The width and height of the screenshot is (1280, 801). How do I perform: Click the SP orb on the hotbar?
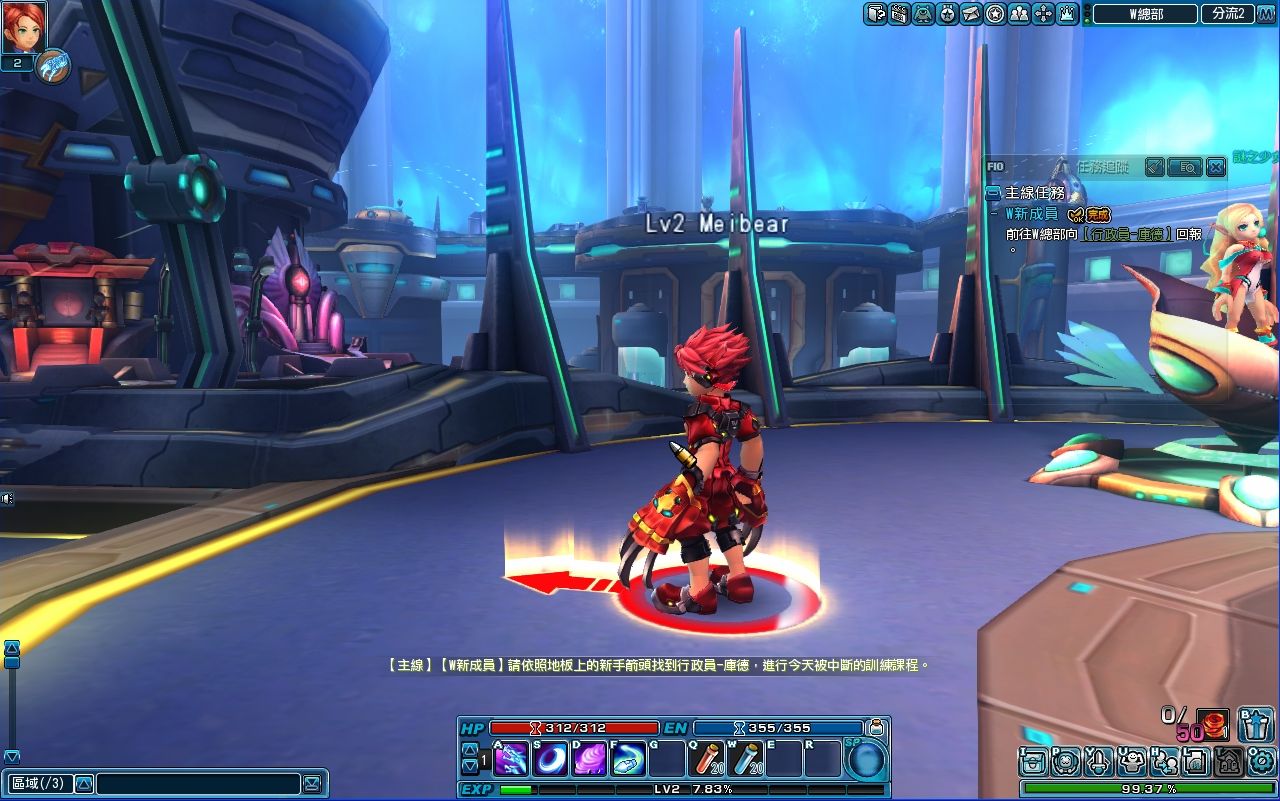pyautogui.click(x=866, y=759)
